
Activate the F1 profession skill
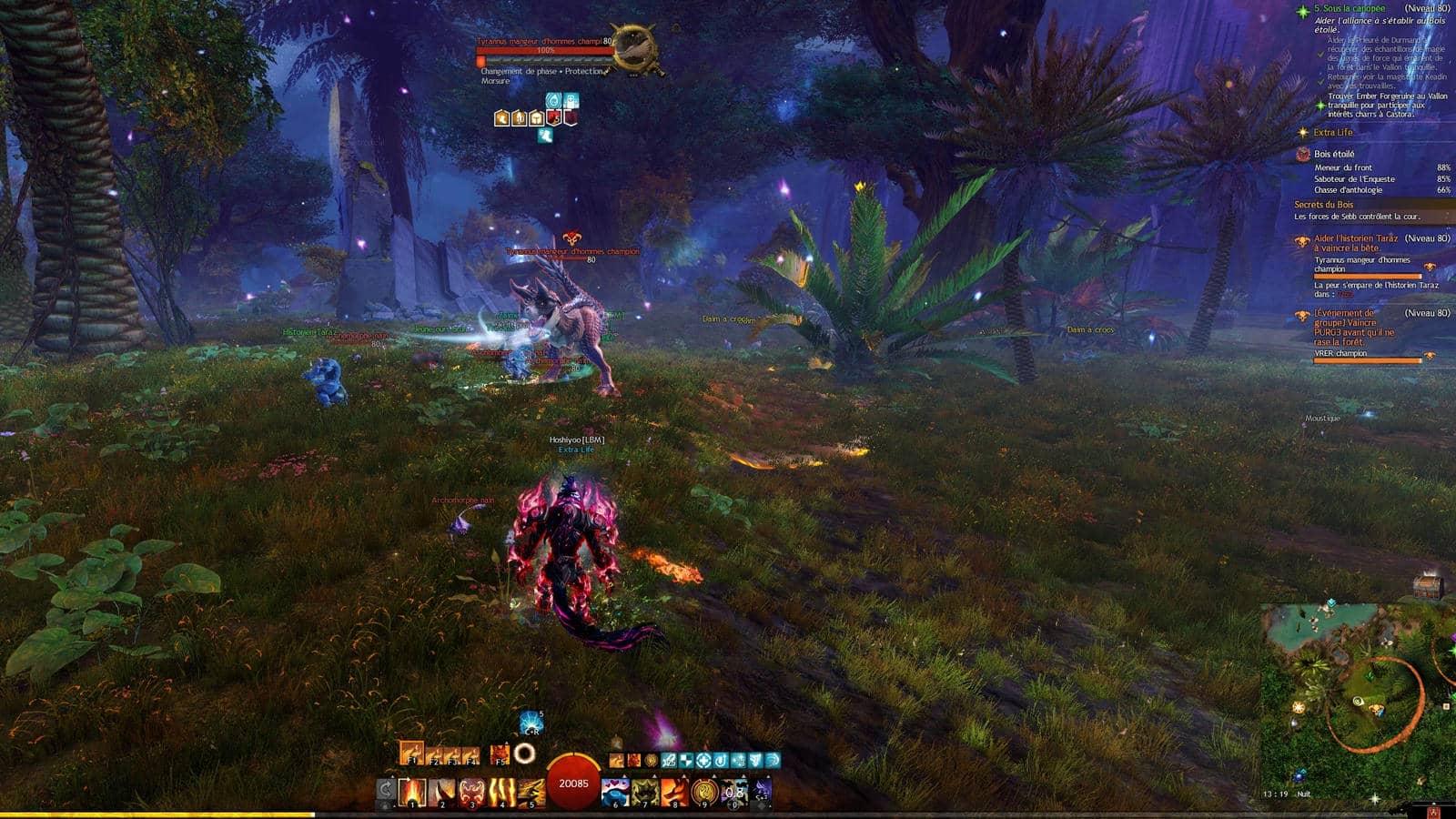click(411, 753)
